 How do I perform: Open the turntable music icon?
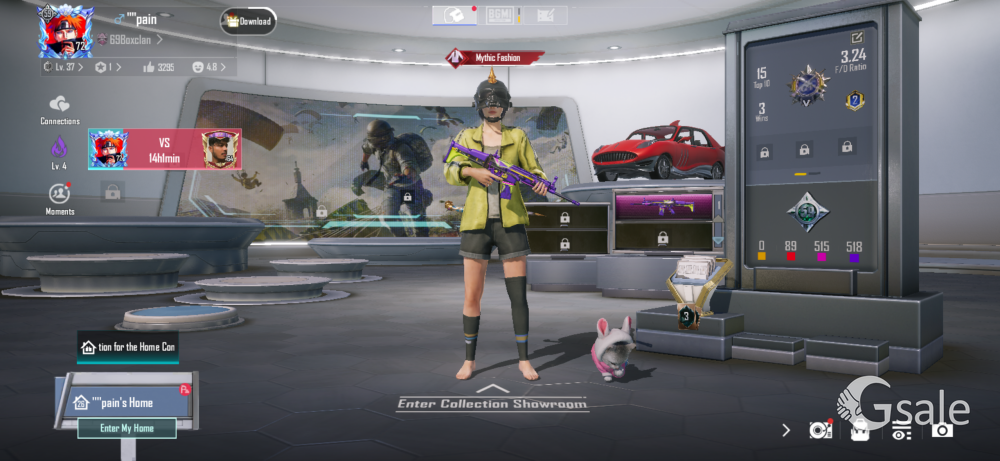coord(820,430)
